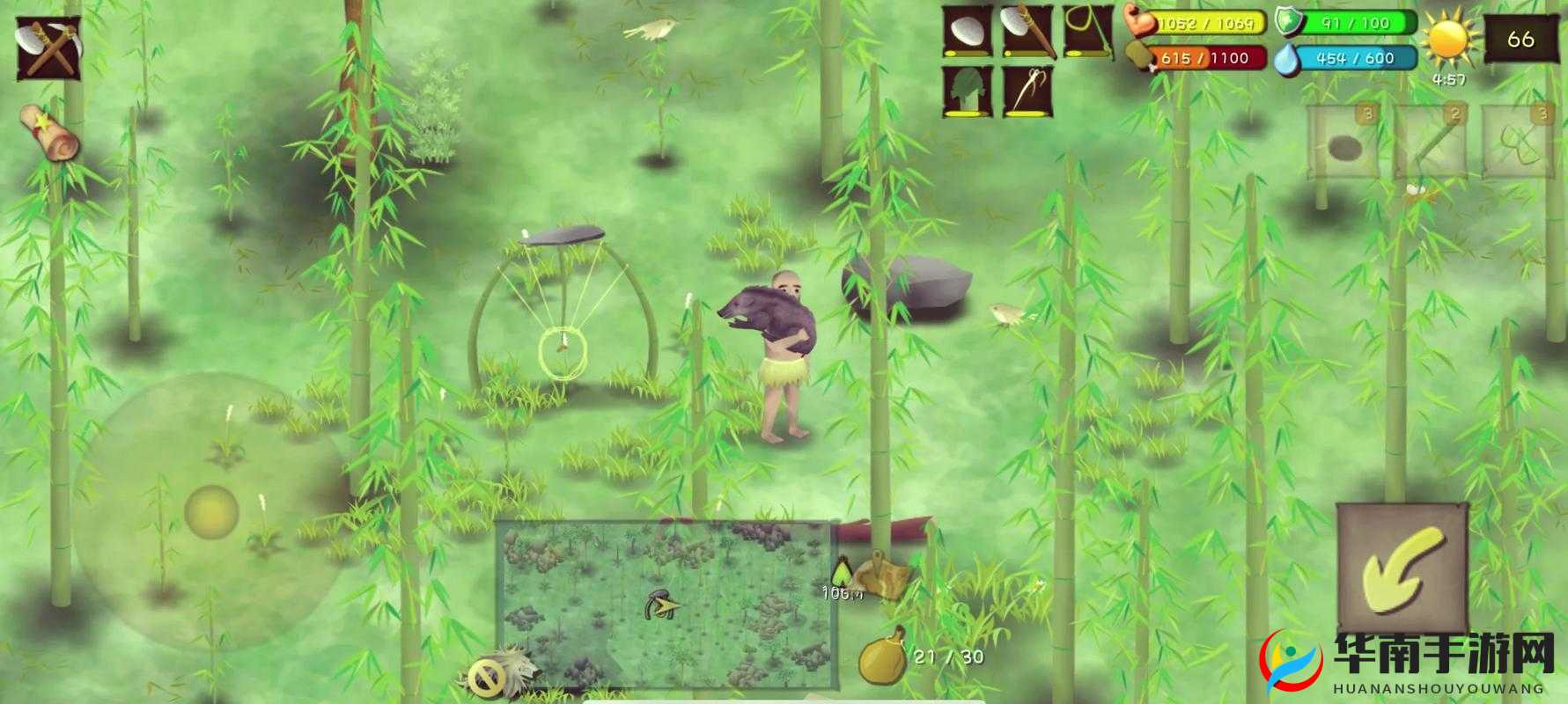Drink from the water gourd
This screenshot has height=704, width=1568.
[x=881, y=658]
